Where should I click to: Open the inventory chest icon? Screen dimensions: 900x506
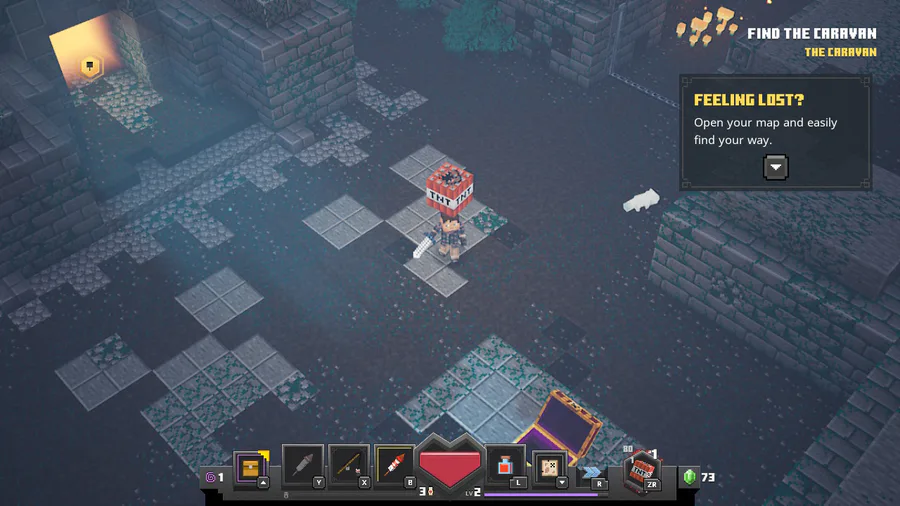pyautogui.click(x=249, y=466)
